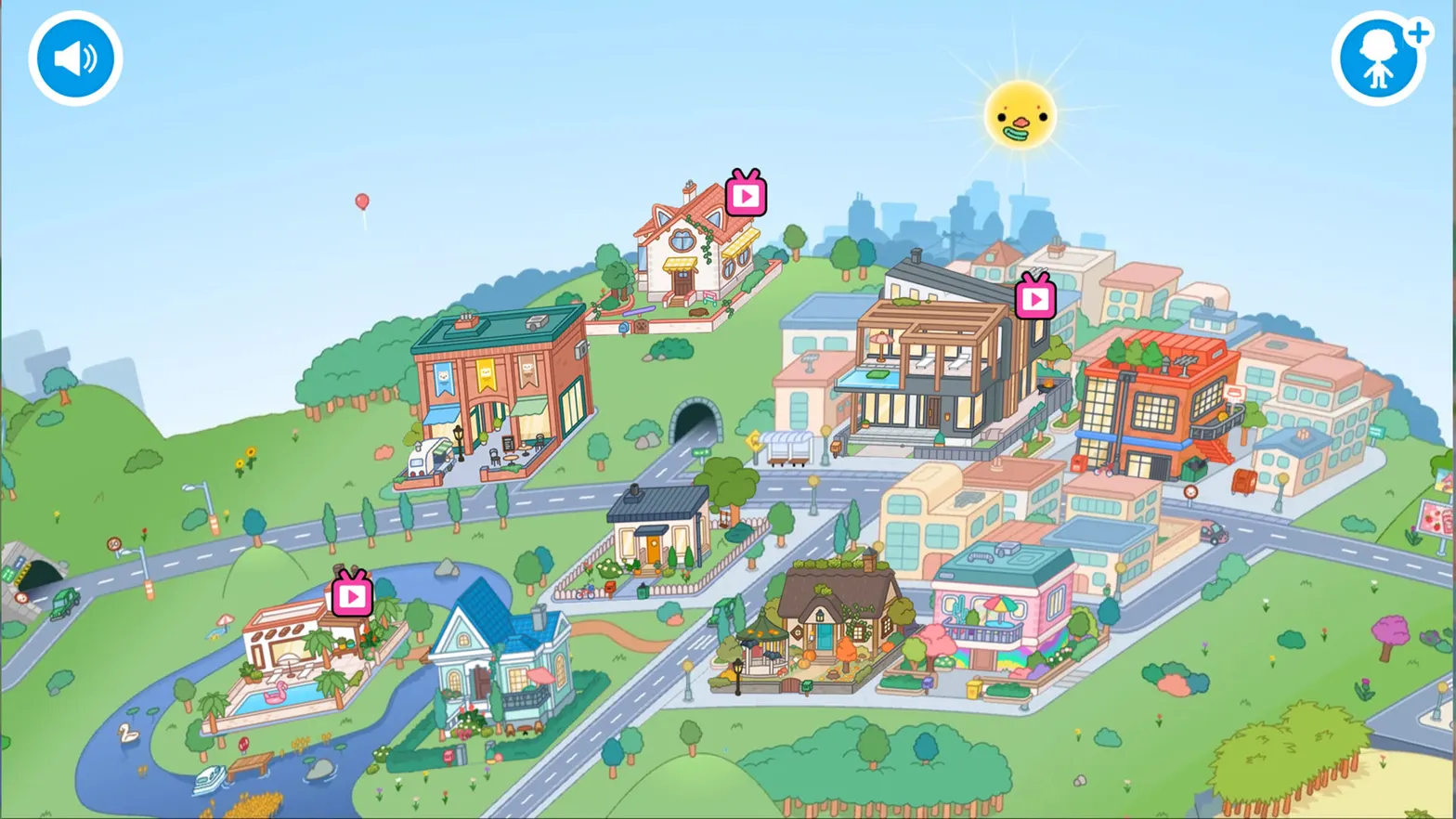
Task: Mute the game sound with the speaker button
Action: (x=74, y=57)
